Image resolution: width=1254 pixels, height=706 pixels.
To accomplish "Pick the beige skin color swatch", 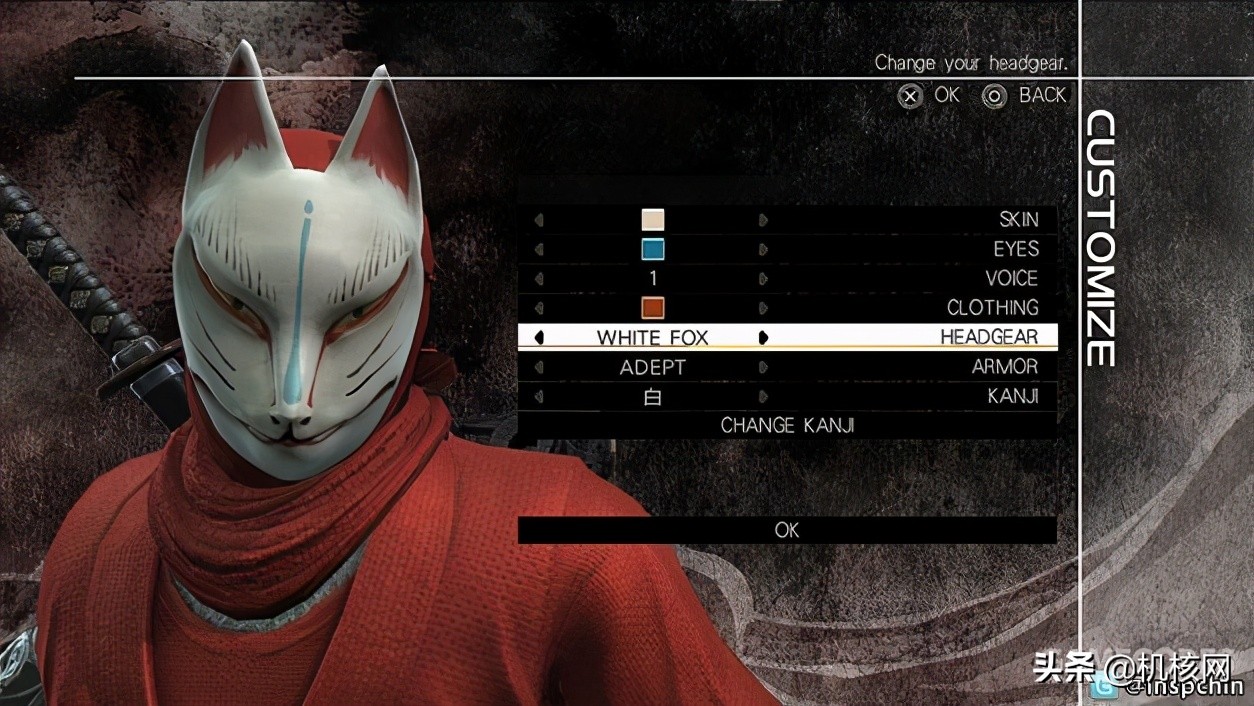I will [653, 220].
